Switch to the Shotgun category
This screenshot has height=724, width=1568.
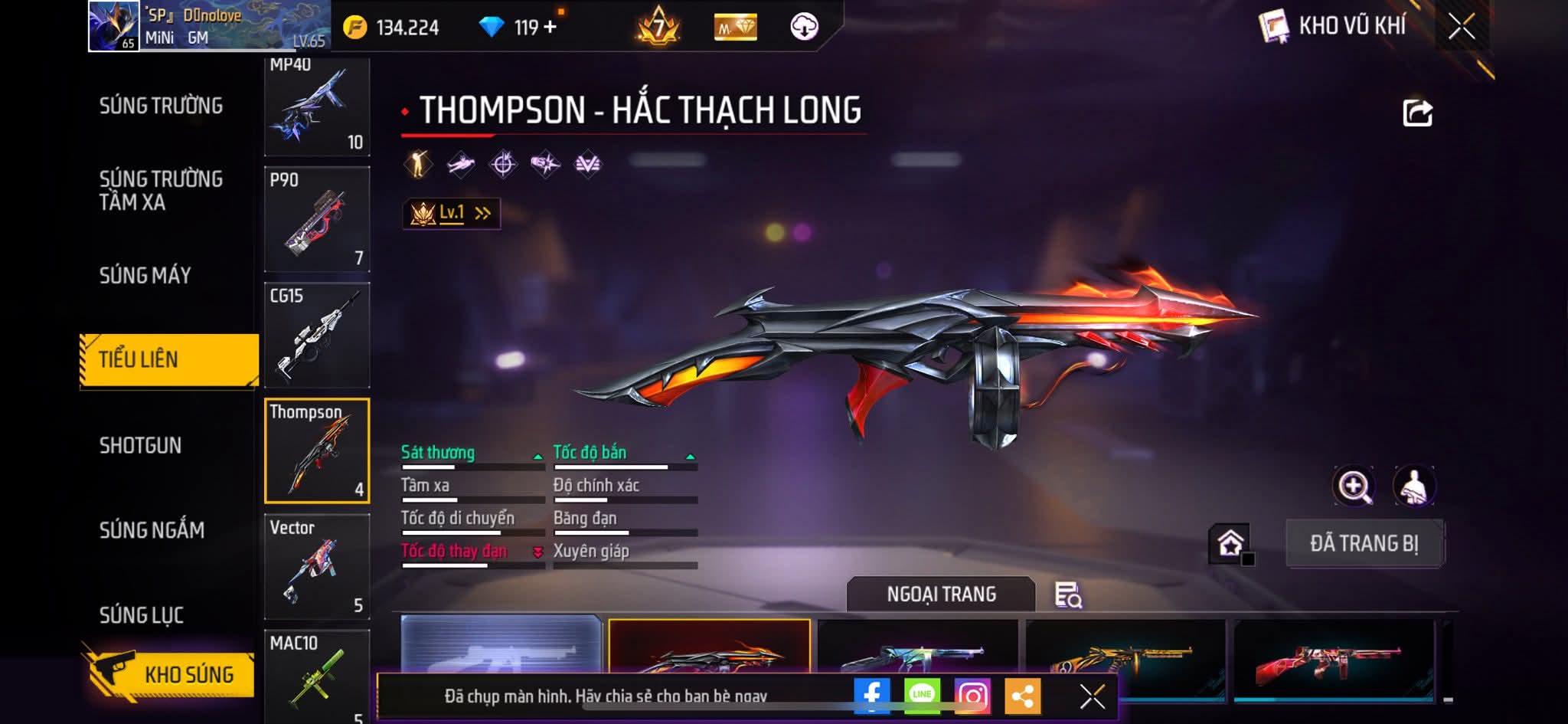[140, 445]
